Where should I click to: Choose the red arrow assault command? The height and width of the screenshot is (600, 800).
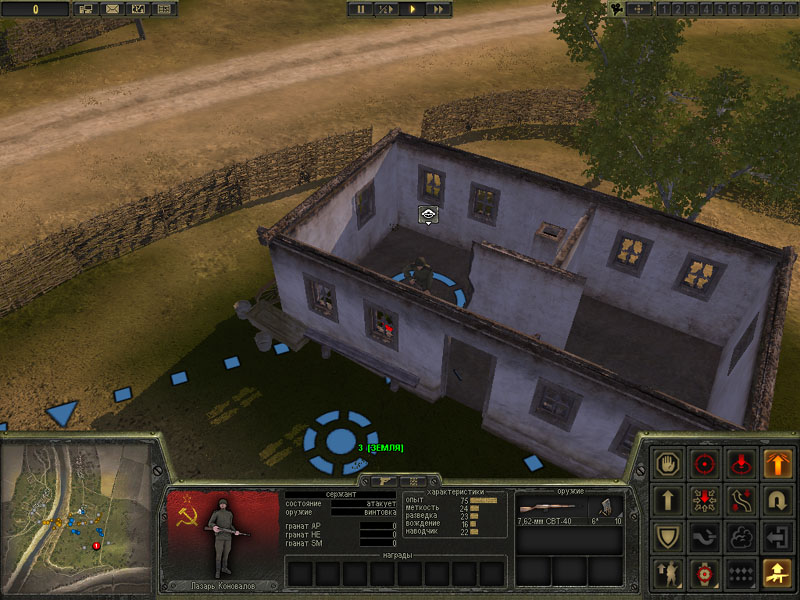pyautogui.click(x=704, y=499)
